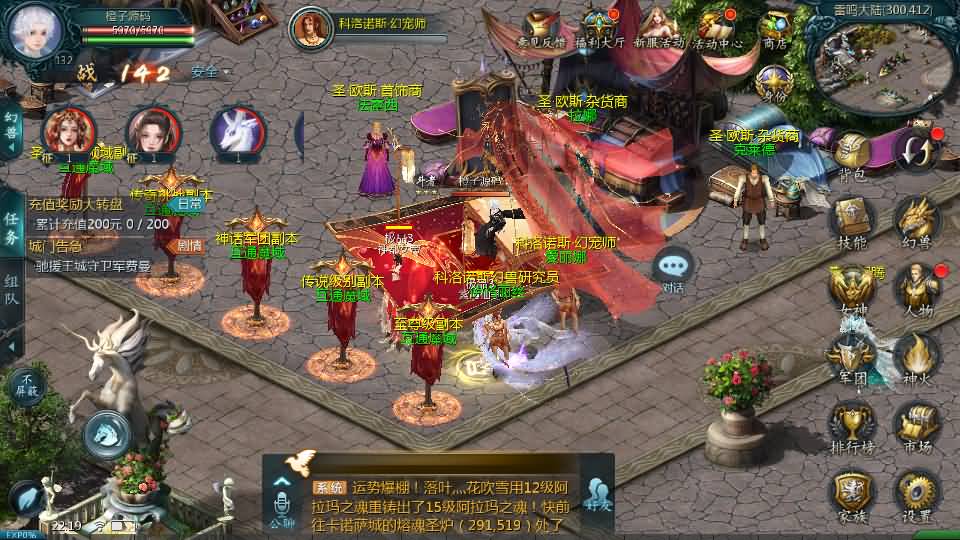Image resolution: width=960 pixels, height=540 pixels.
Task: Show the 排行榜 leaderboard
Action: 852,425
